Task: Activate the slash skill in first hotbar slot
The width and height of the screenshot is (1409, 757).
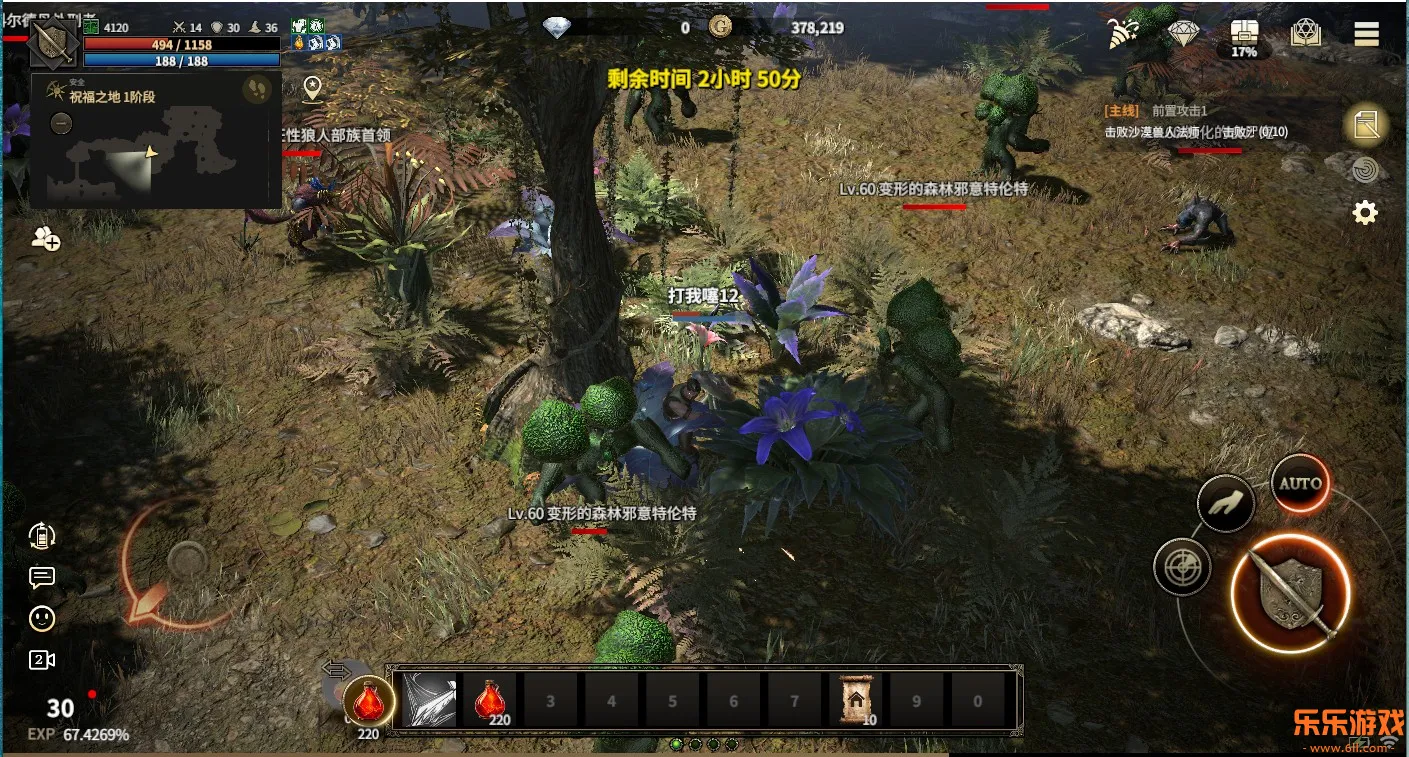Action: (429, 700)
